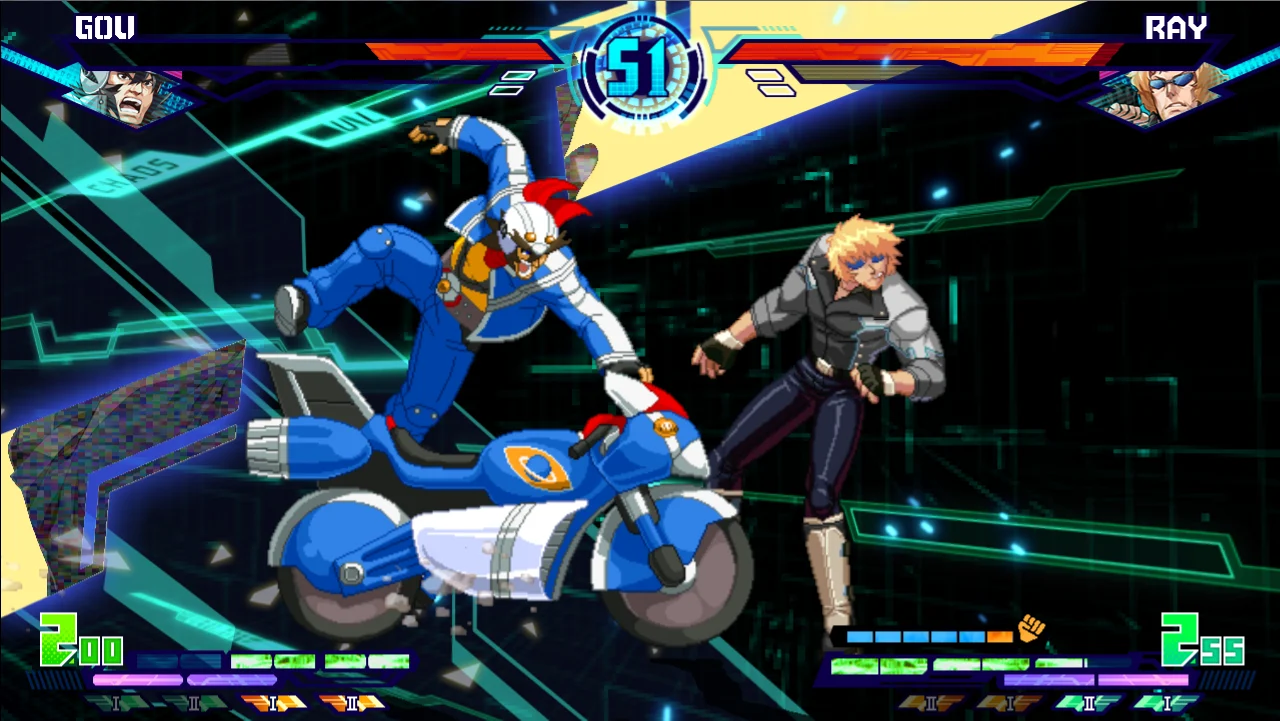
Task: Click Gou's character portrait
Action: (x=128, y=91)
